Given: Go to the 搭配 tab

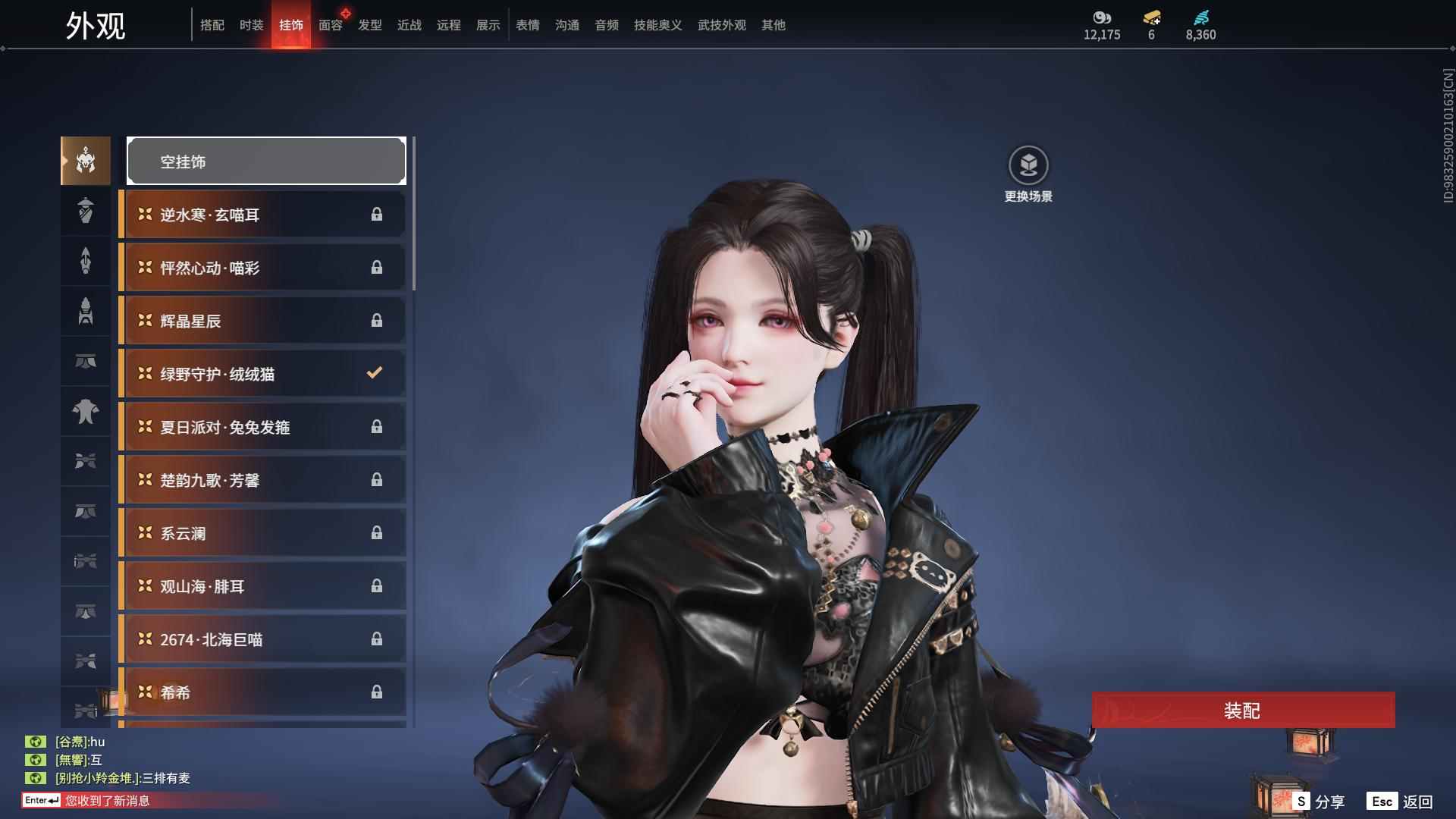Looking at the screenshot, I should [212, 25].
